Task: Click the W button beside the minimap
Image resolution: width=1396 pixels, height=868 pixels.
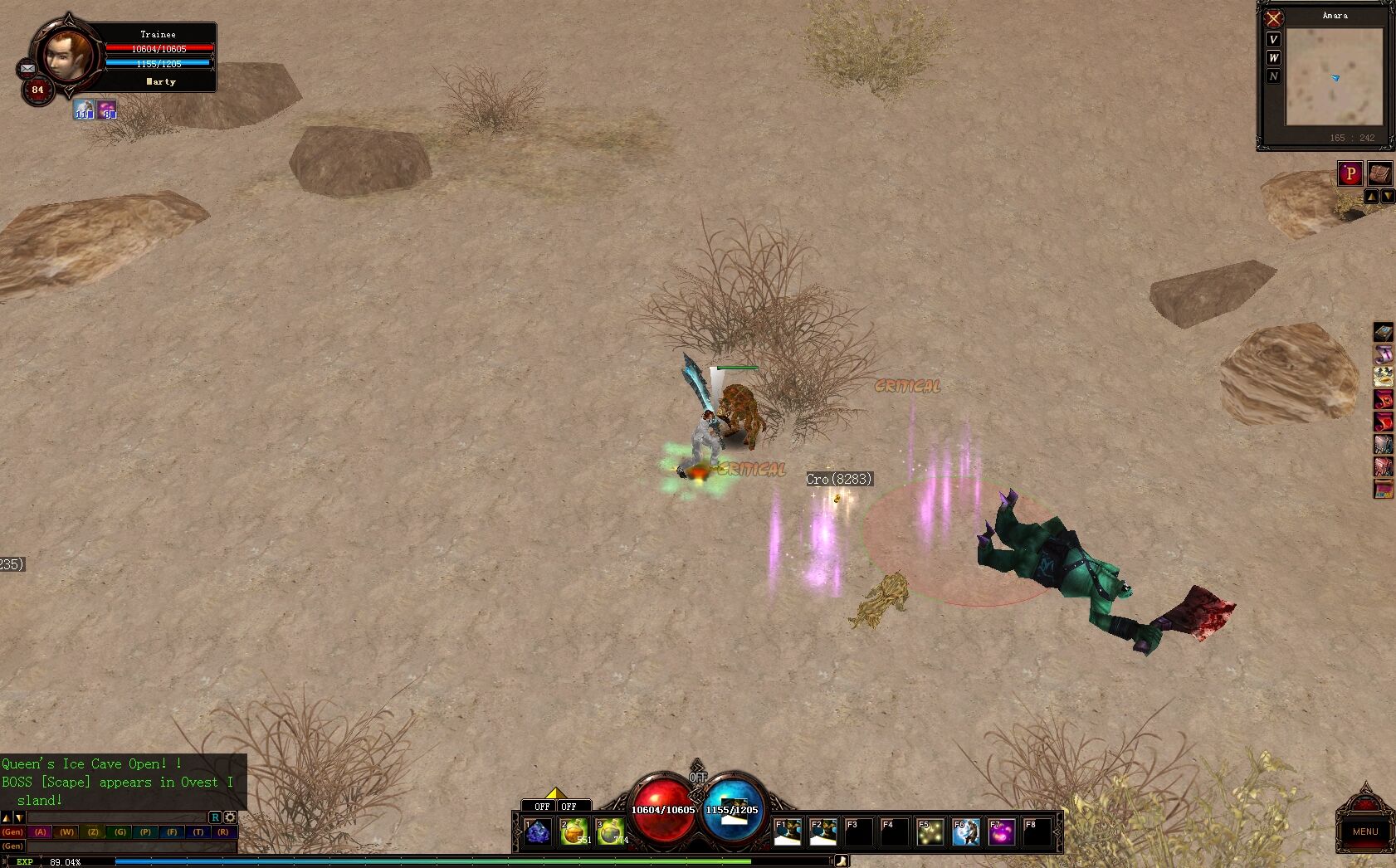Action: click(1273, 58)
